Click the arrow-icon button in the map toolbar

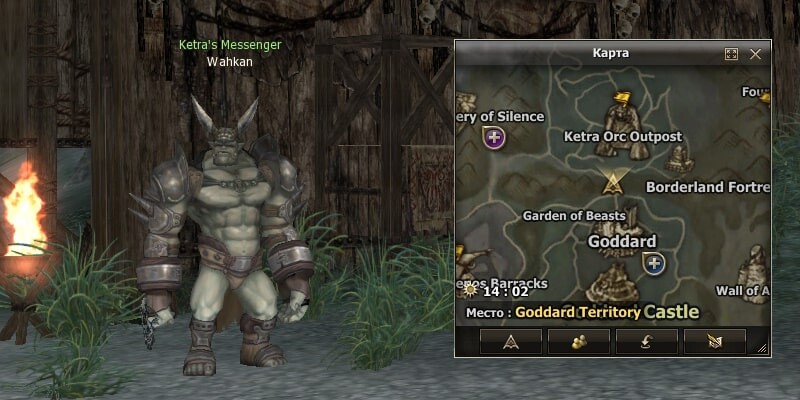(511, 341)
